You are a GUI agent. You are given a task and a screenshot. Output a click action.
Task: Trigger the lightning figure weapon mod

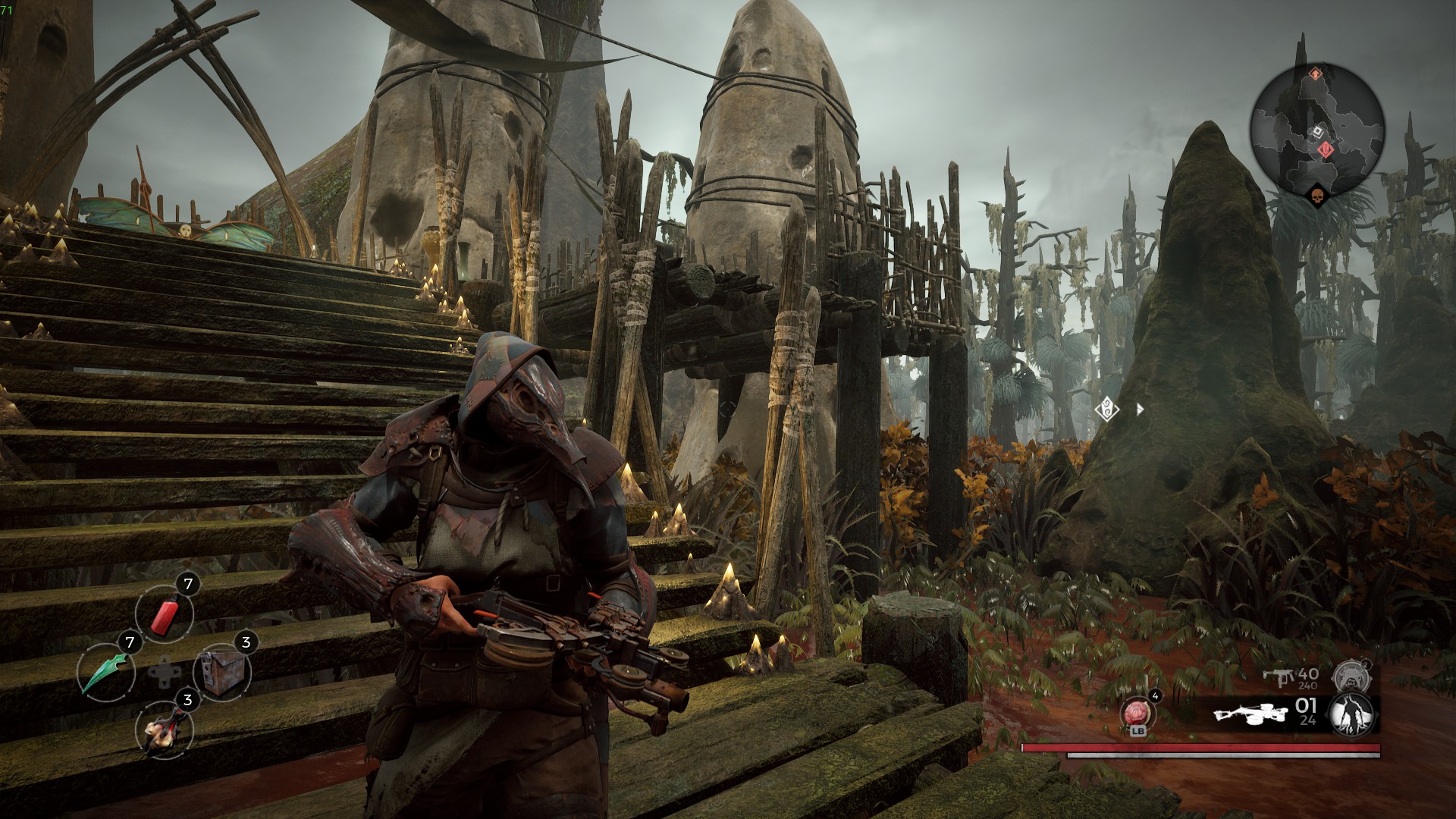pyautogui.click(x=1353, y=714)
